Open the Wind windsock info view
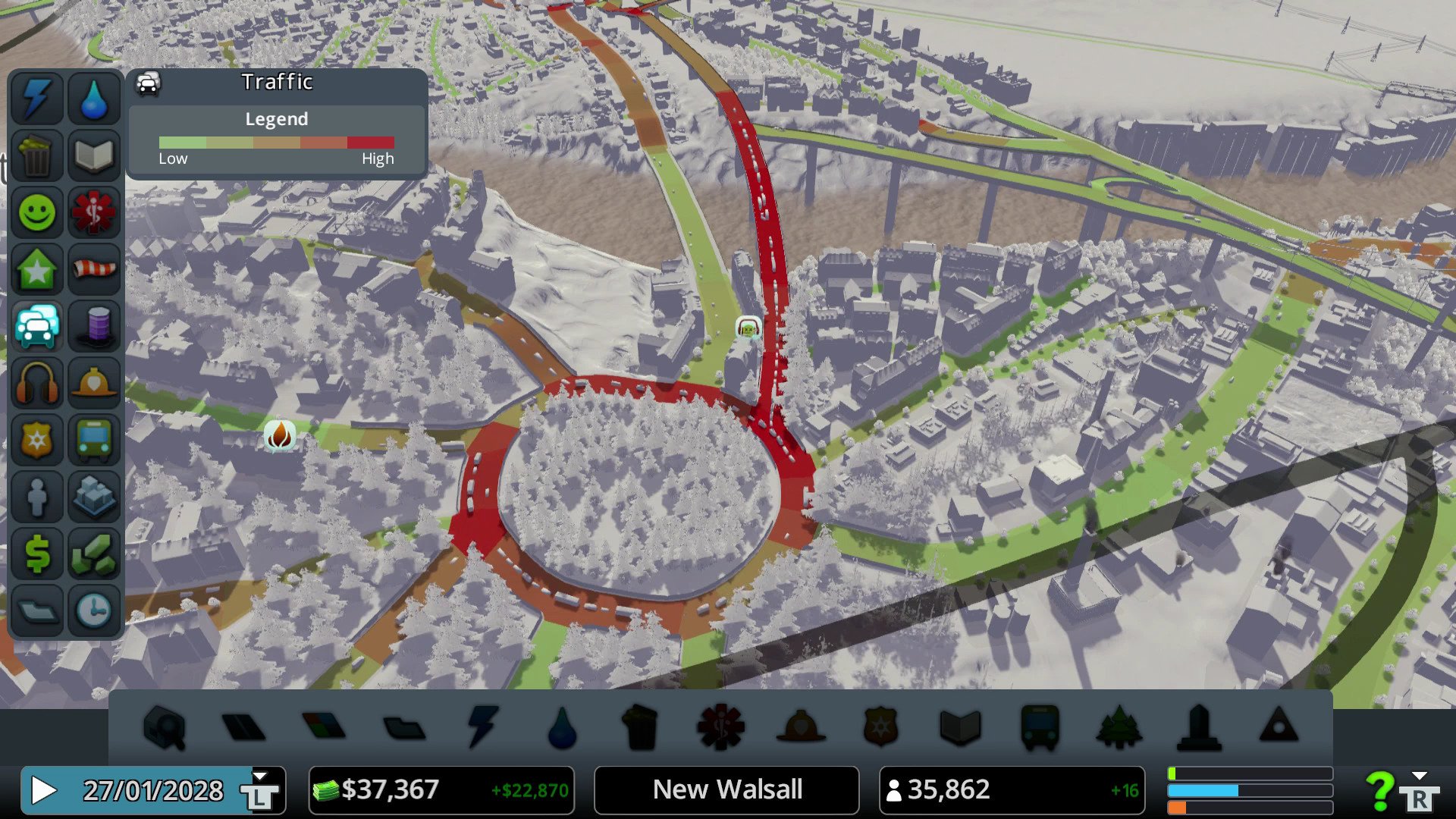Image resolution: width=1456 pixels, height=819 pixels. [x=94, y=269]
